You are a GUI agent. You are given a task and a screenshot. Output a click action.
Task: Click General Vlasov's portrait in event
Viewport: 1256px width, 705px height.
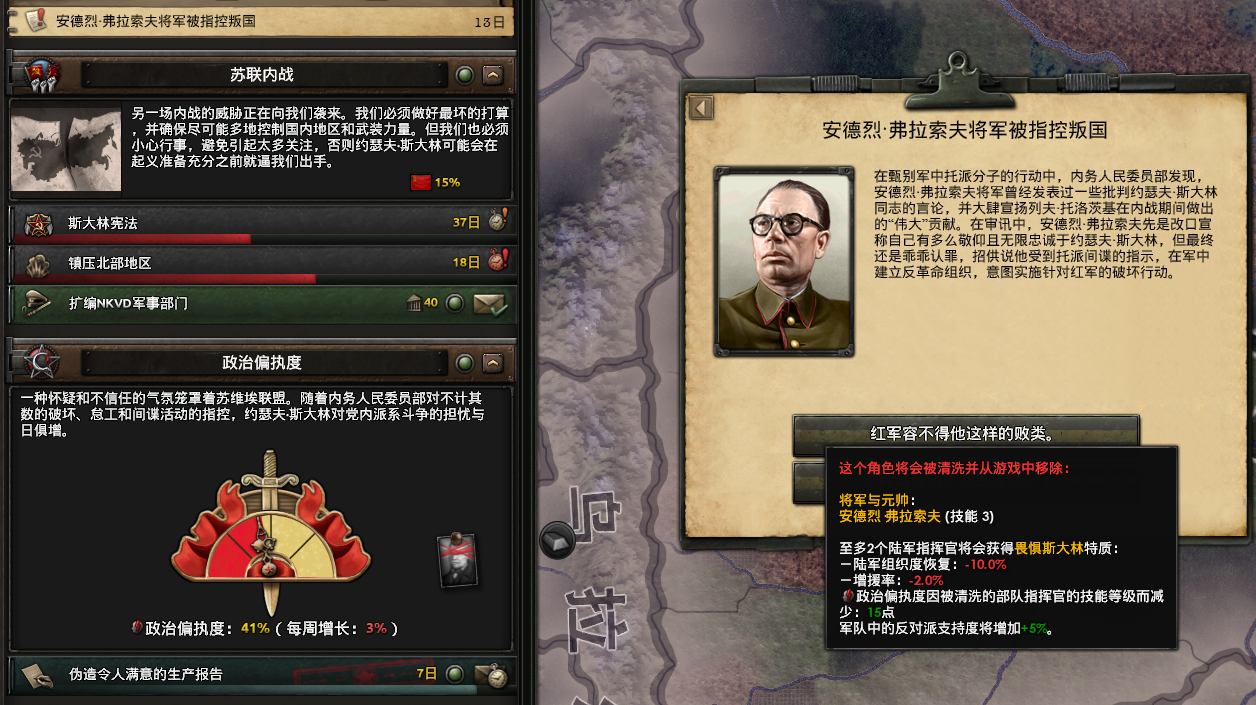pos(784,262)
